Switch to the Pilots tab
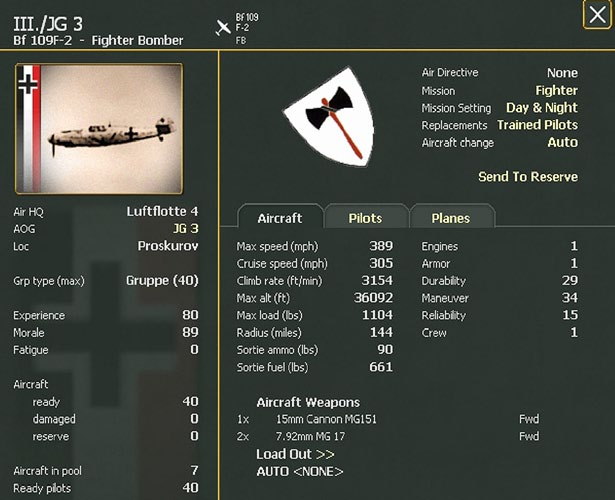This screenshot has width=615, height=500. pos(365,218)
